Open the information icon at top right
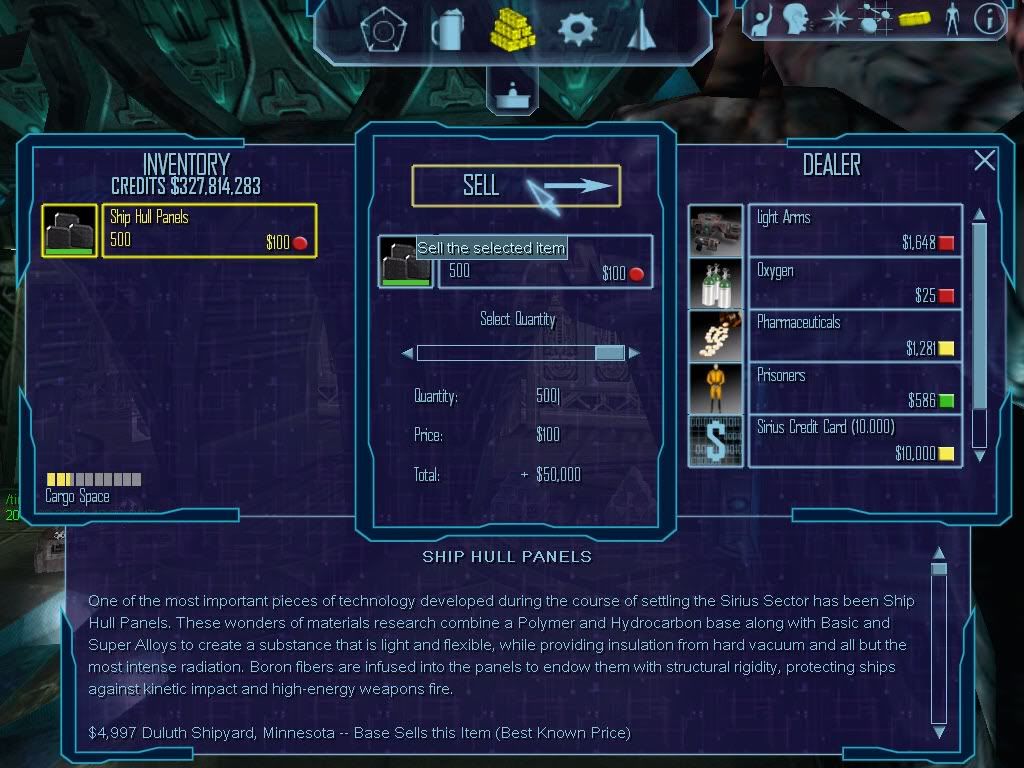The height and width of the screenshot is (768, 1024). tap(988, 20)
